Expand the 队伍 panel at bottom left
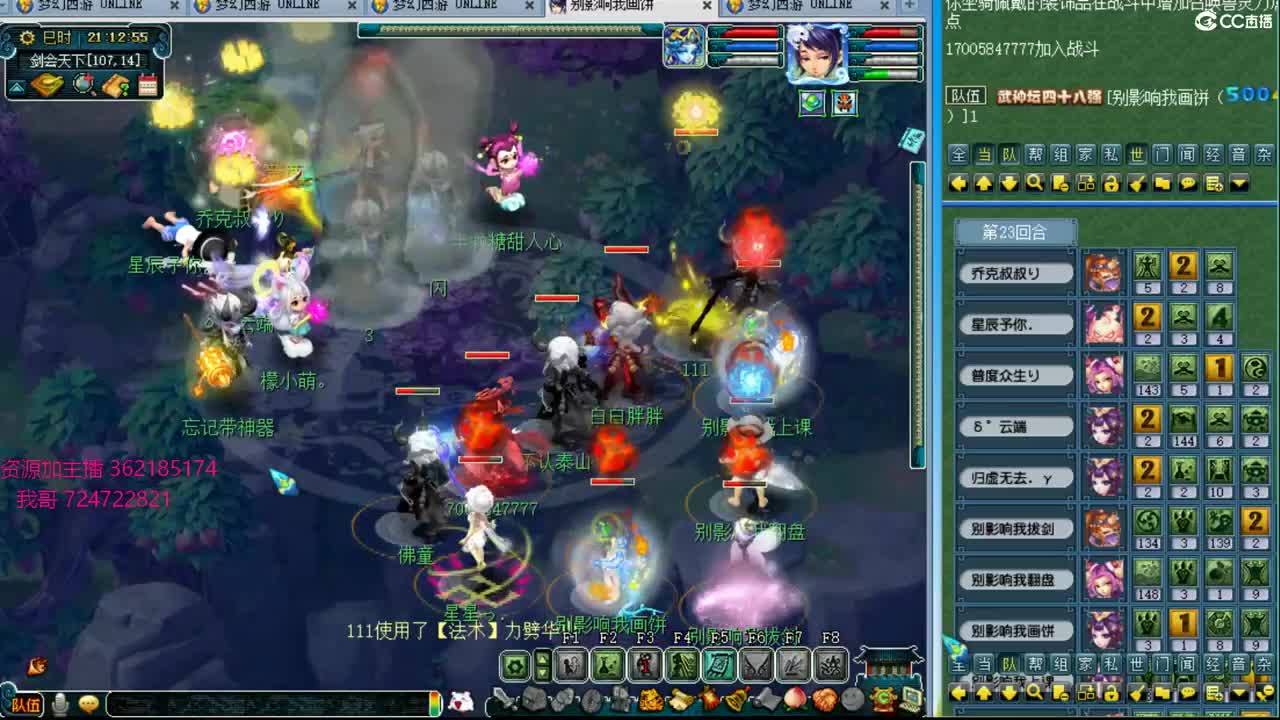The image size is (1280, 720). click(x=27, y=704)
